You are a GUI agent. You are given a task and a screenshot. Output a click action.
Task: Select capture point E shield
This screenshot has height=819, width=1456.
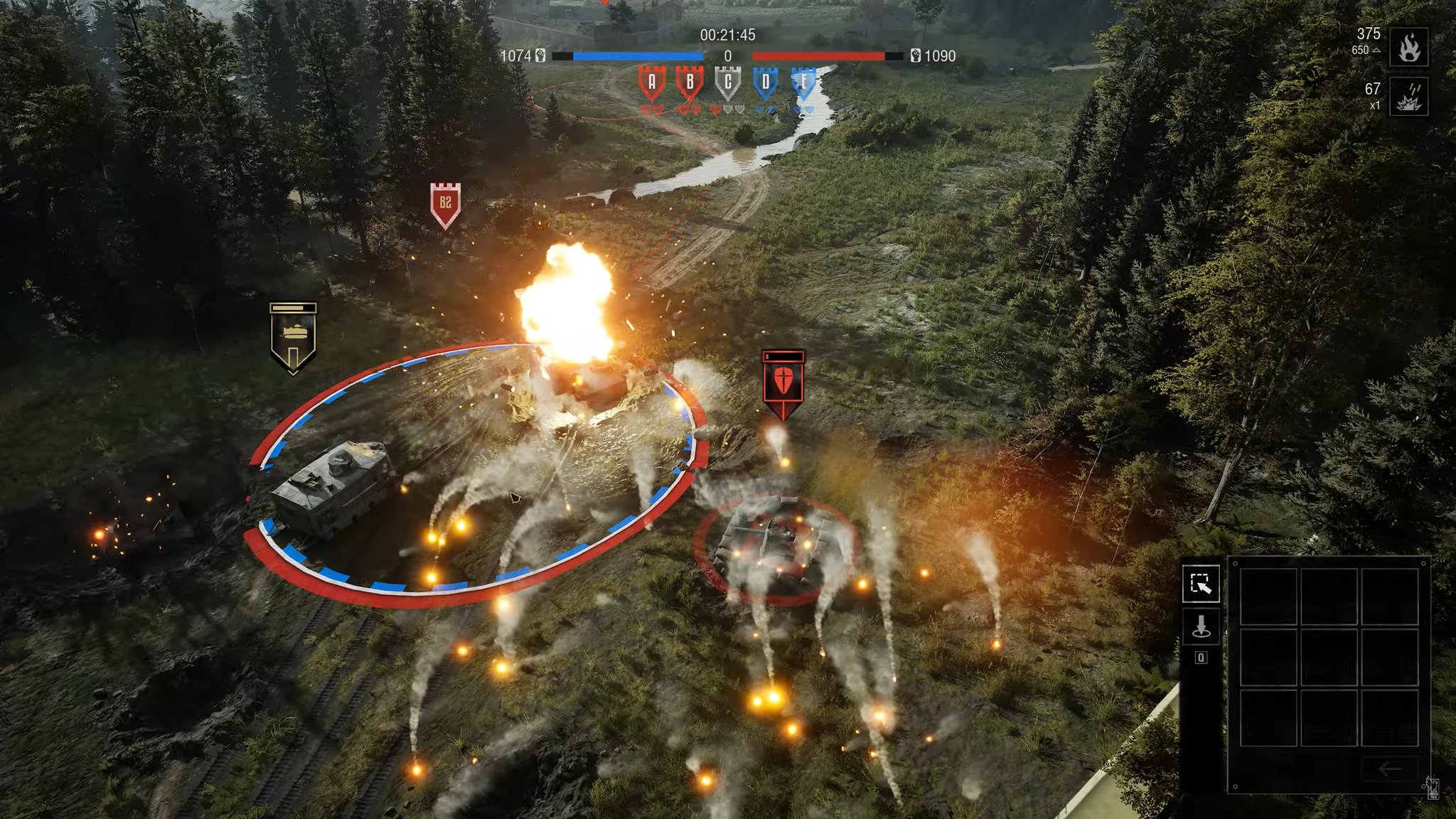click(x=803, y=83)
